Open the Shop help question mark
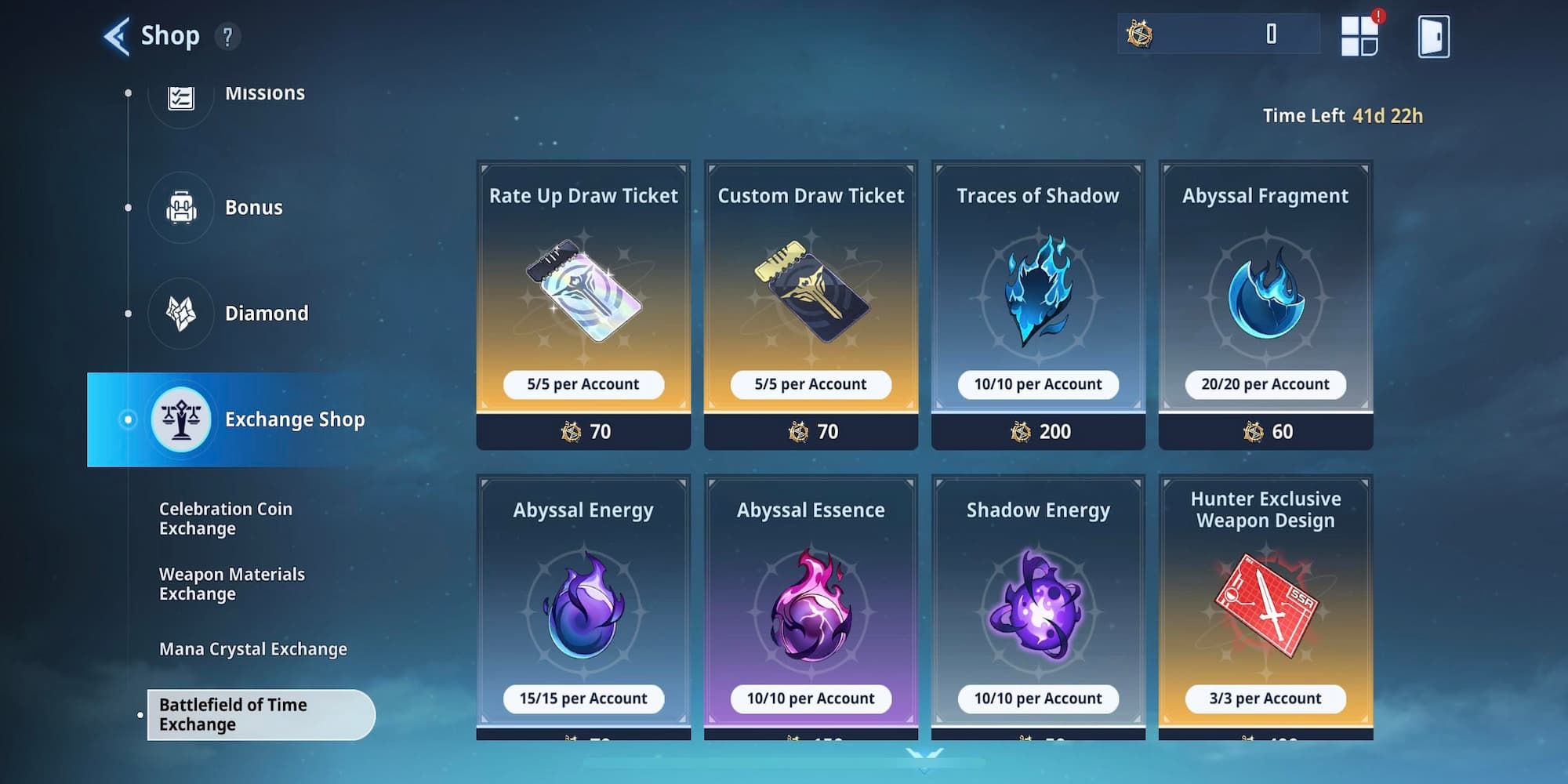 pos(228,36)
